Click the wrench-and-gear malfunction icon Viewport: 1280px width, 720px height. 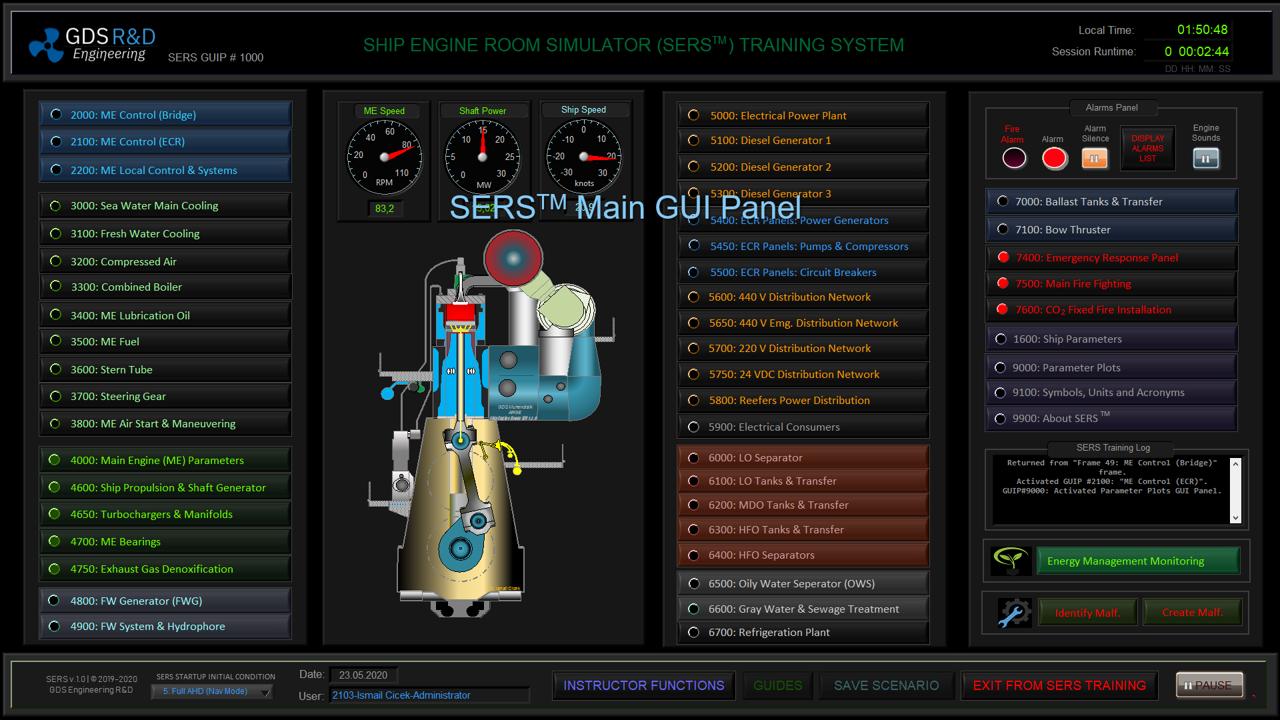(x=1014, y=611)
